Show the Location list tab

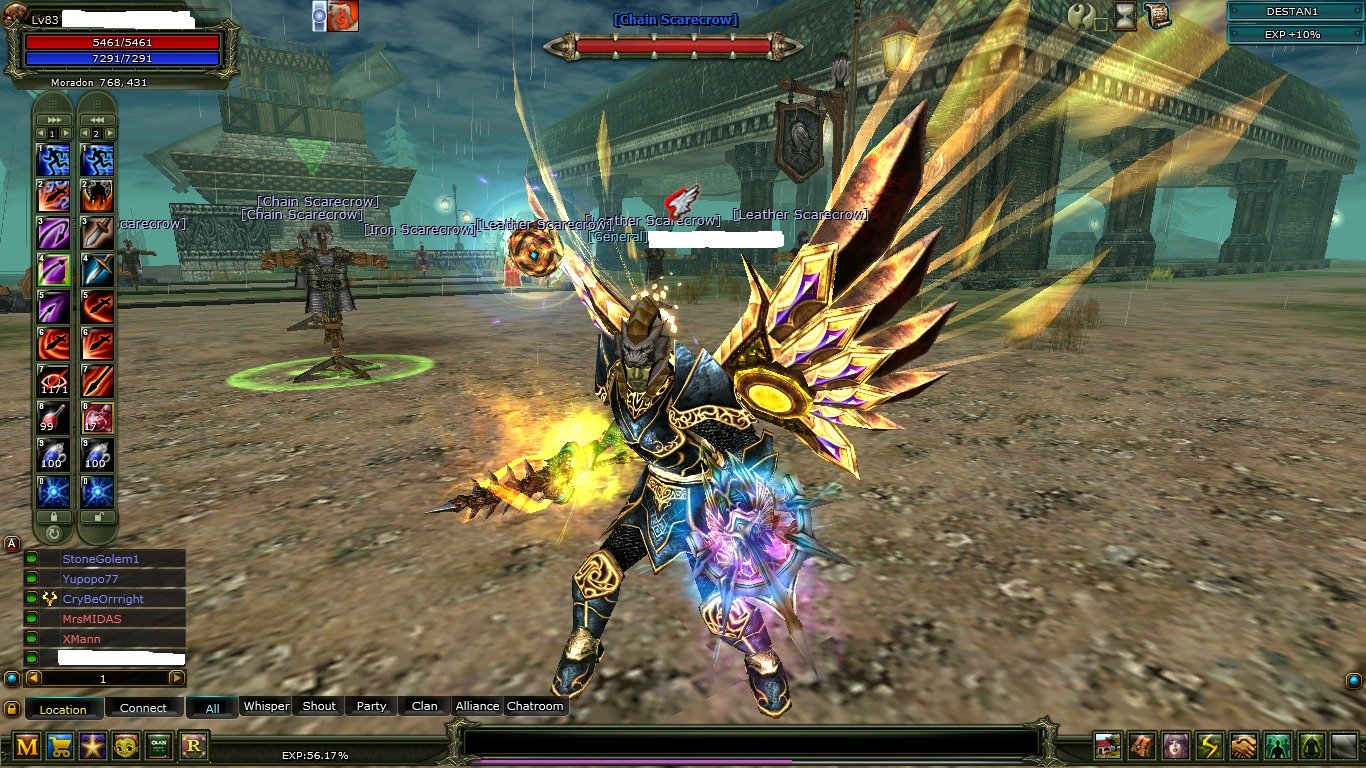[63, 709]
